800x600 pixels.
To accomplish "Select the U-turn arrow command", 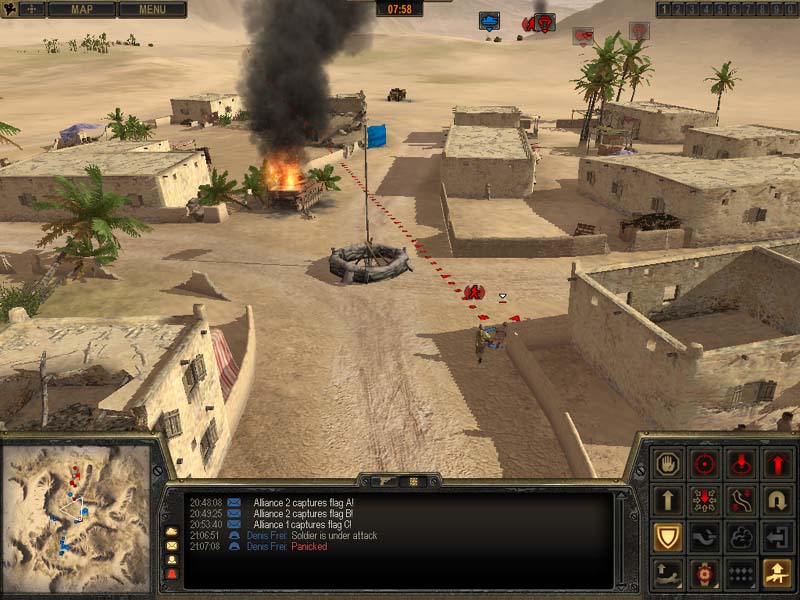I will [x=777, y=500].
